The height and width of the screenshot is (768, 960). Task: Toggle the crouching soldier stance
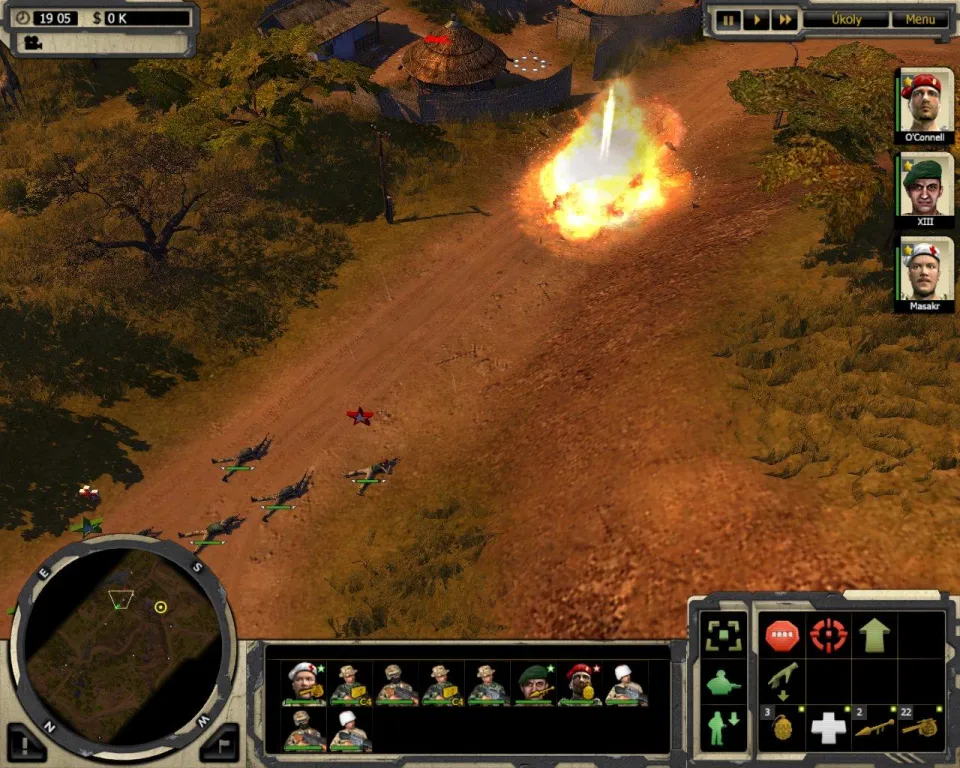click(723, 682)
